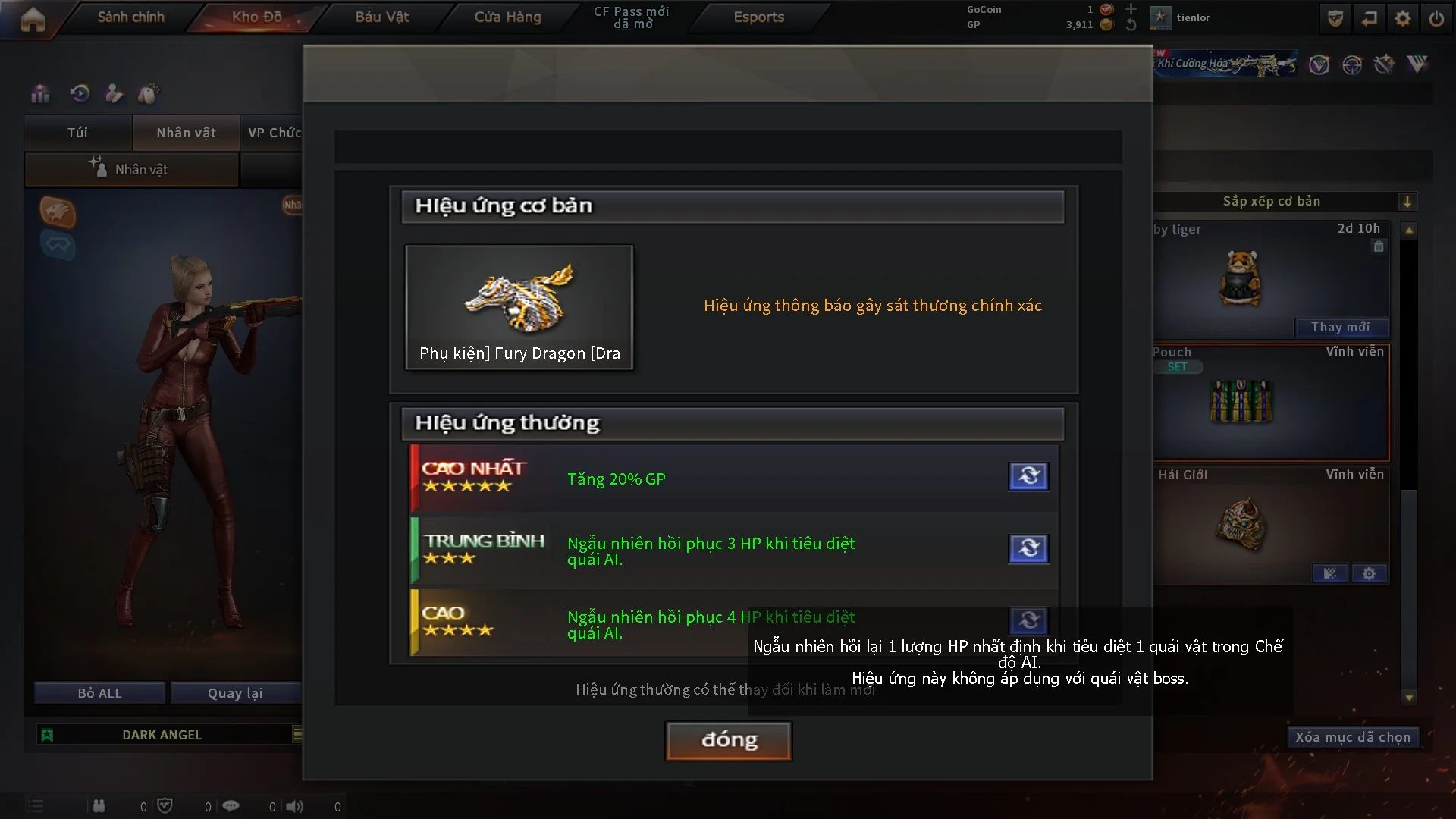Select the Túi inventory tab
The height and width of the screenshot is (819, 1456).
coord(77,132)
